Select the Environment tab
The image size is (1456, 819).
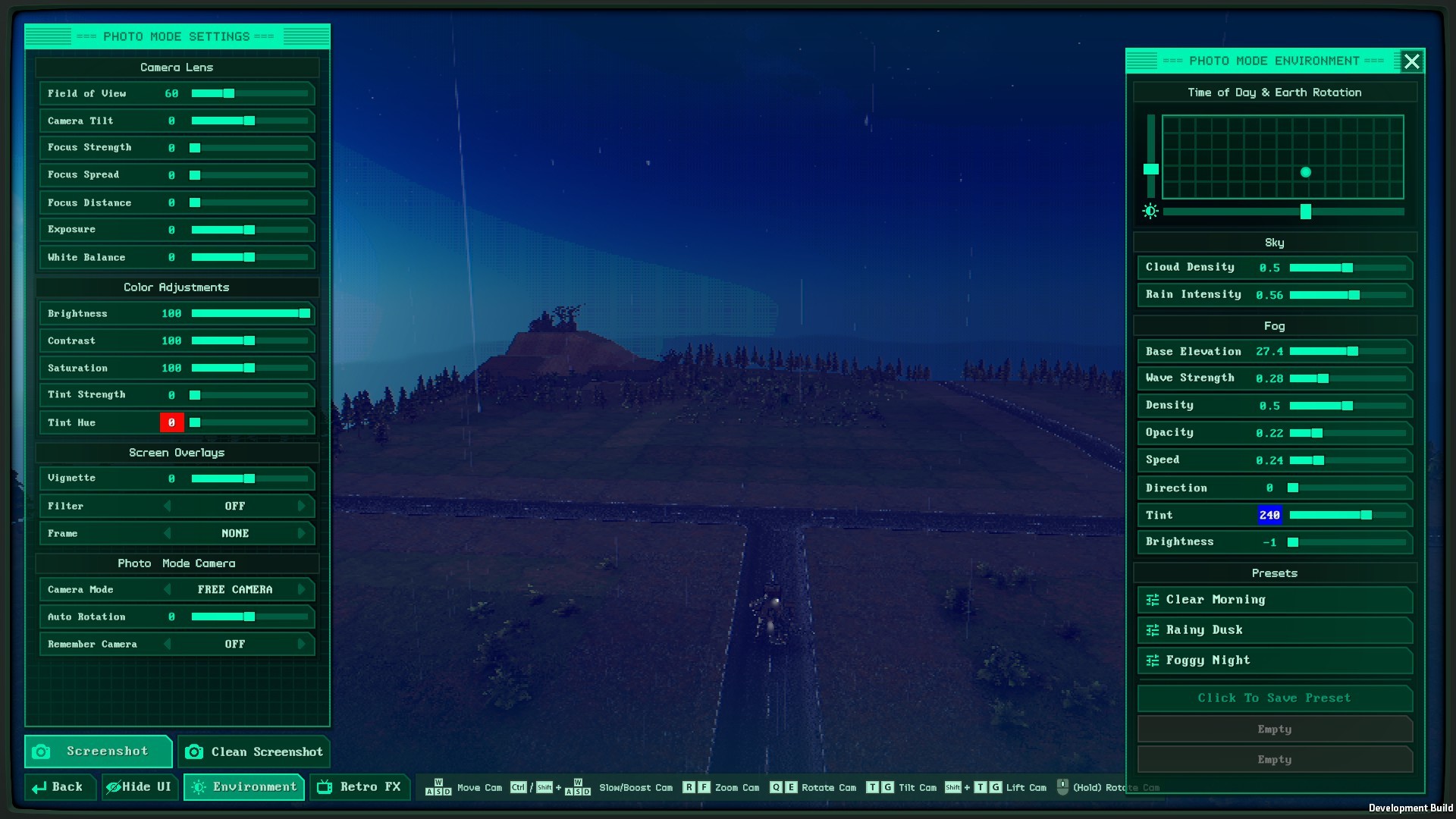(x=244, y=787)
